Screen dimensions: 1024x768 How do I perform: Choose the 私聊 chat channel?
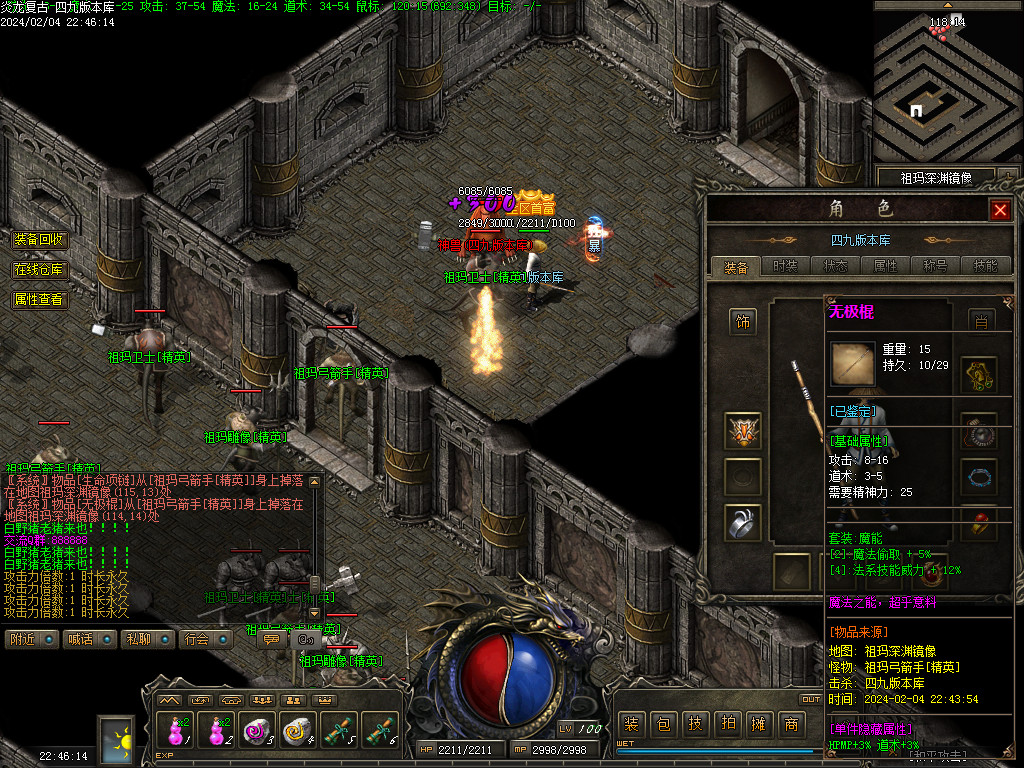(x=147, y=639)
